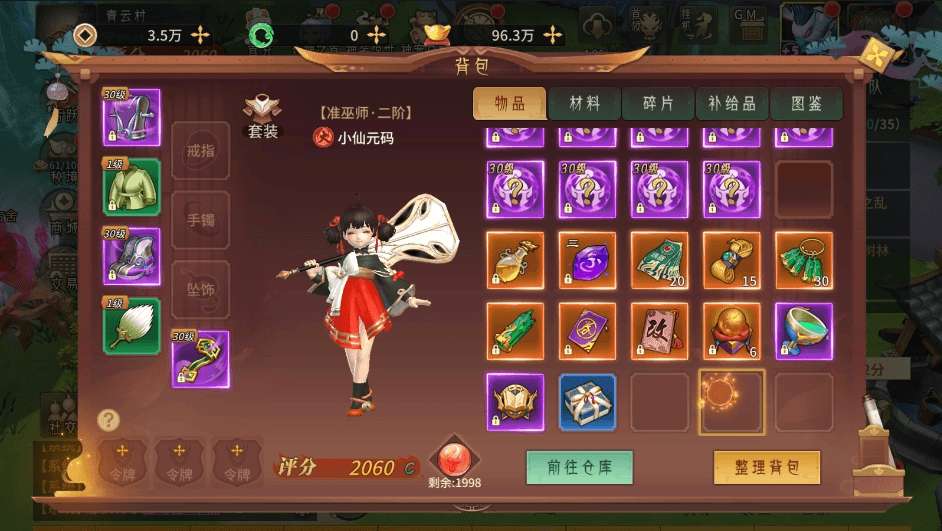Open the 碎片 tab
The width and height of the screenshot is (942, 531).
(x=658, y=104)
